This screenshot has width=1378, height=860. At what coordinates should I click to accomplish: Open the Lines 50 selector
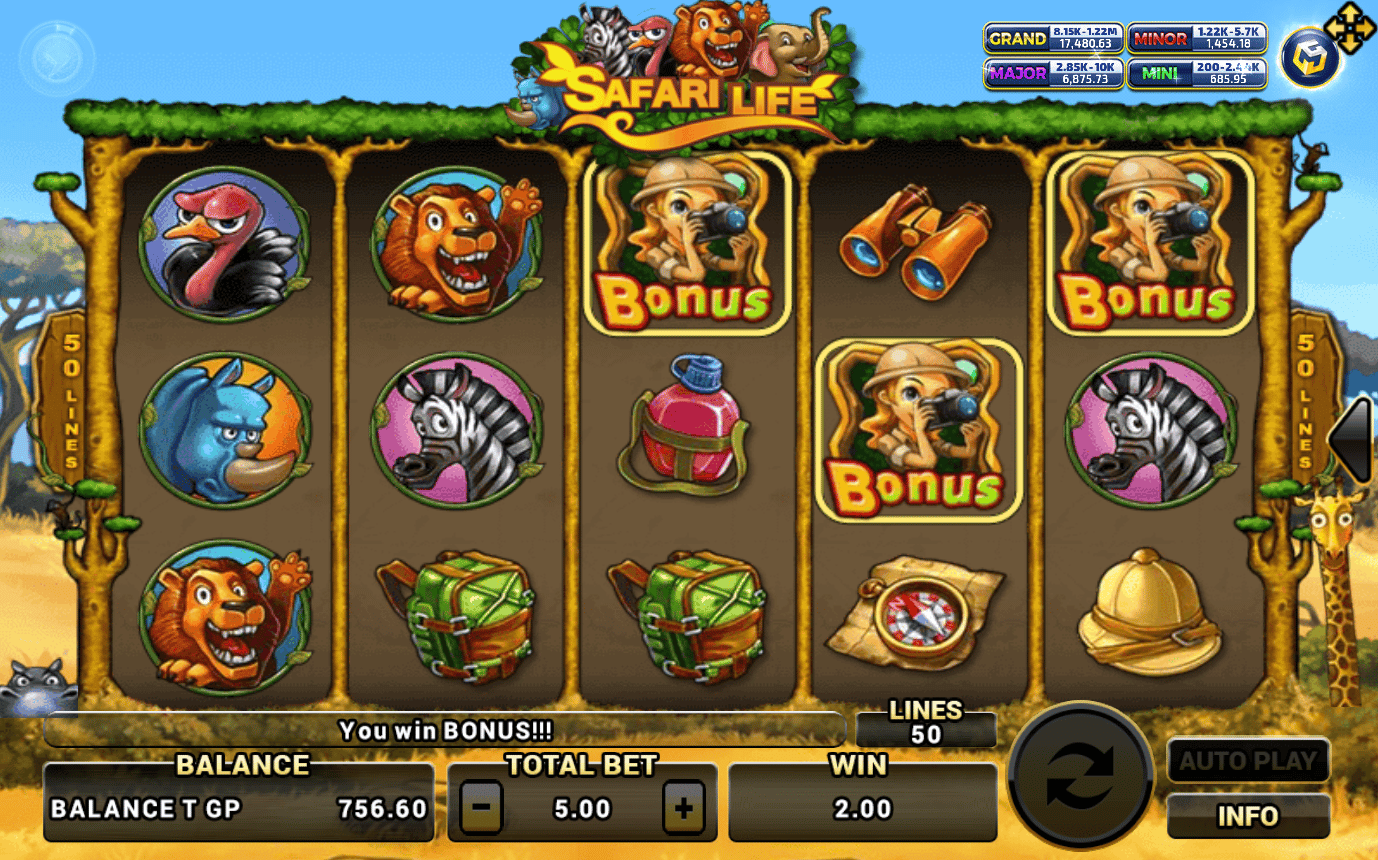[926, 724]
